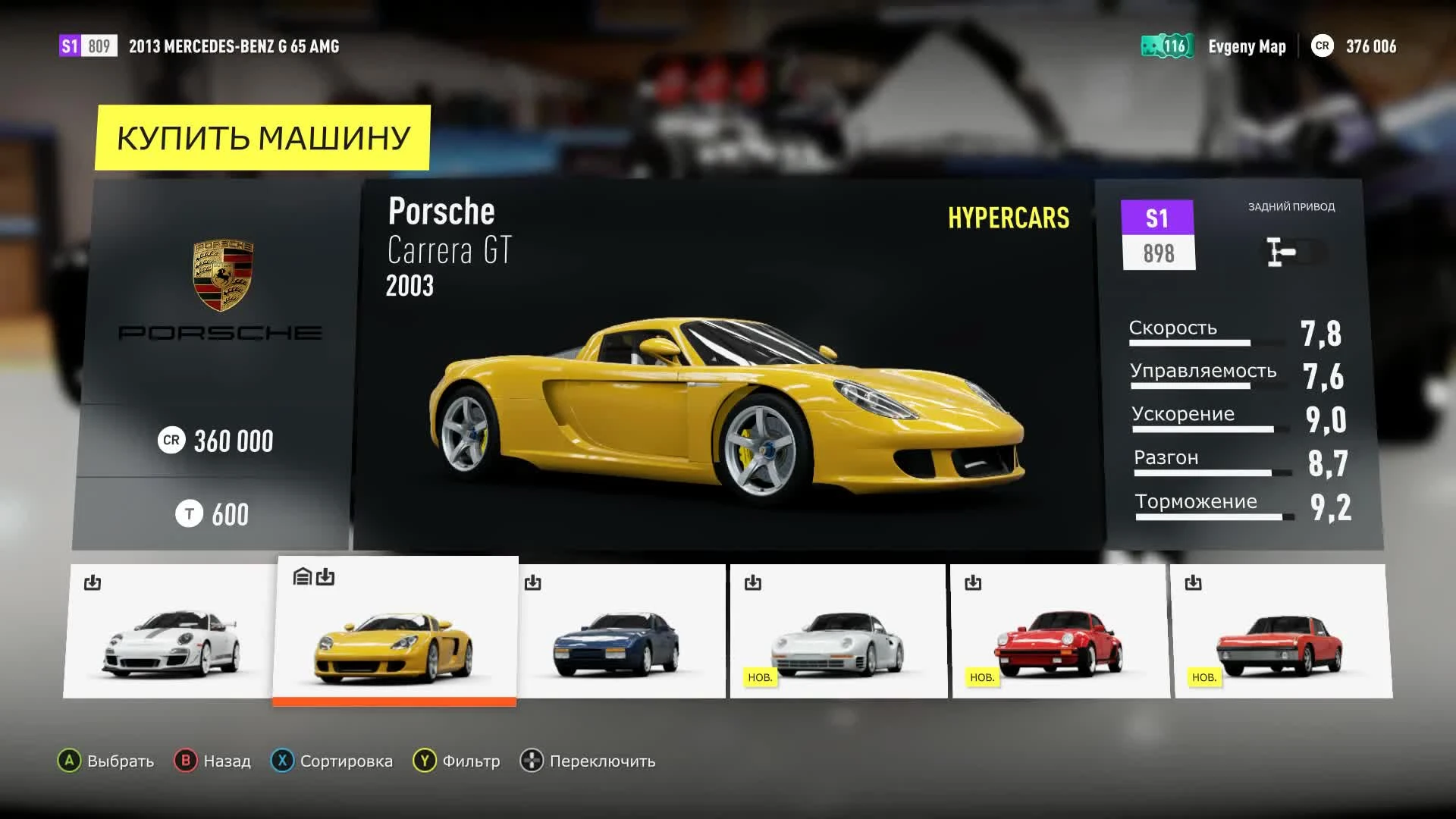Click the CR icon beside 376 006 balance
Screen dimensions: 1456x819
pyautogui.click(x=1323, y=46)
